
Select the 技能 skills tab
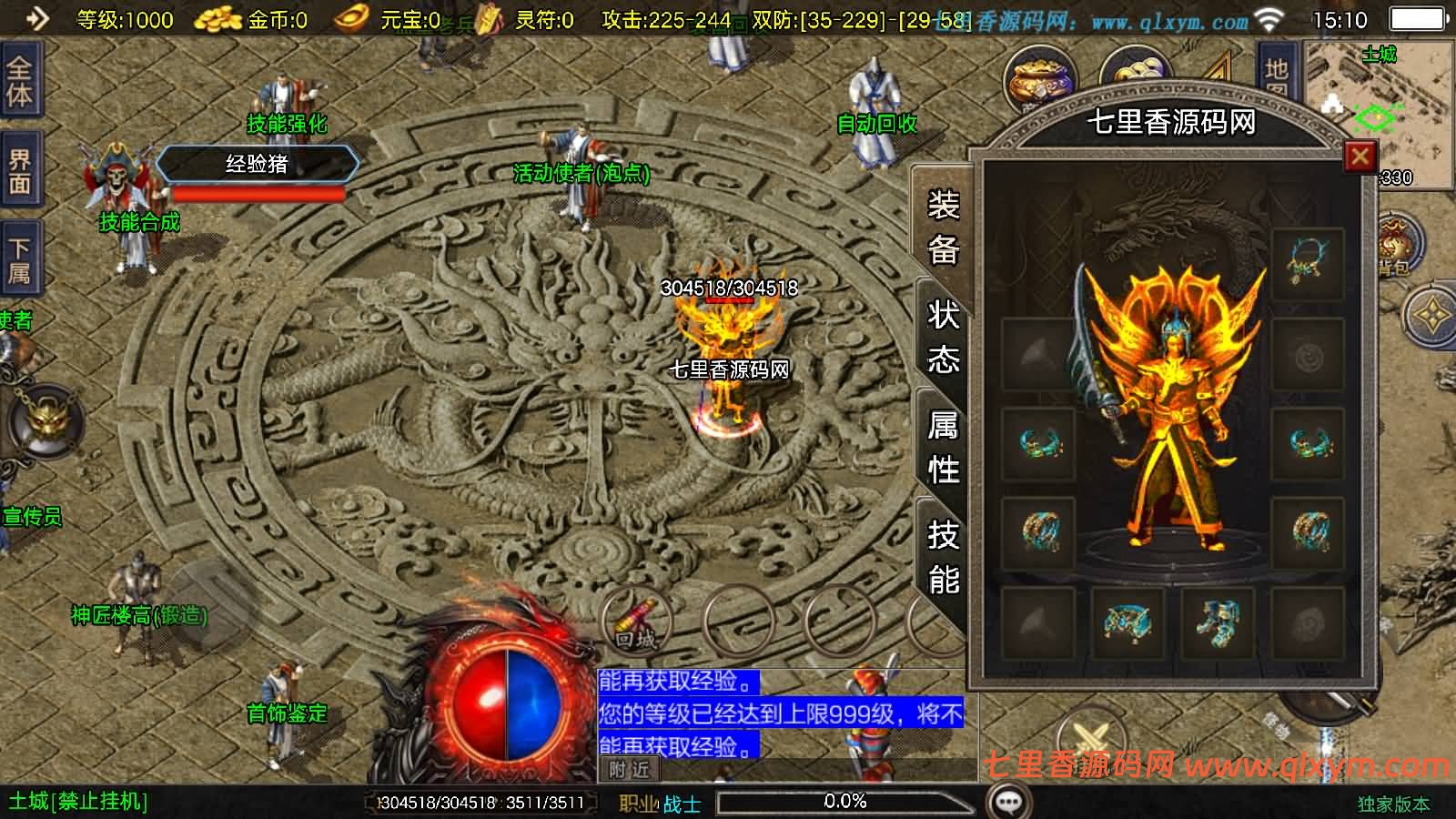coord(943,557)
